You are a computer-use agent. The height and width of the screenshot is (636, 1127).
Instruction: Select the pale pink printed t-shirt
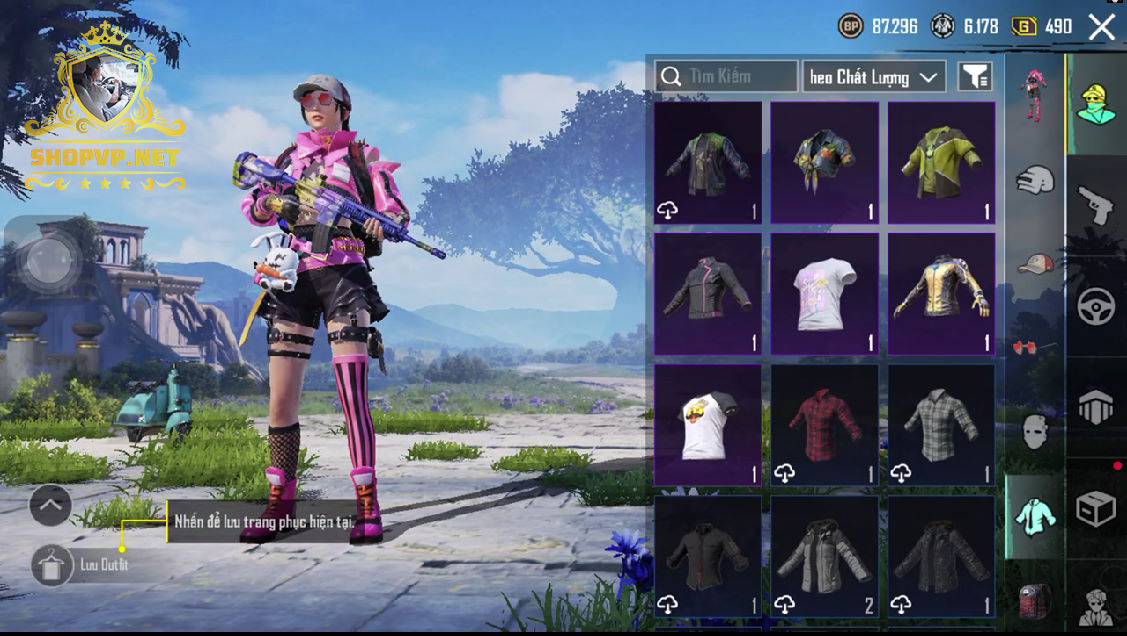824,294
